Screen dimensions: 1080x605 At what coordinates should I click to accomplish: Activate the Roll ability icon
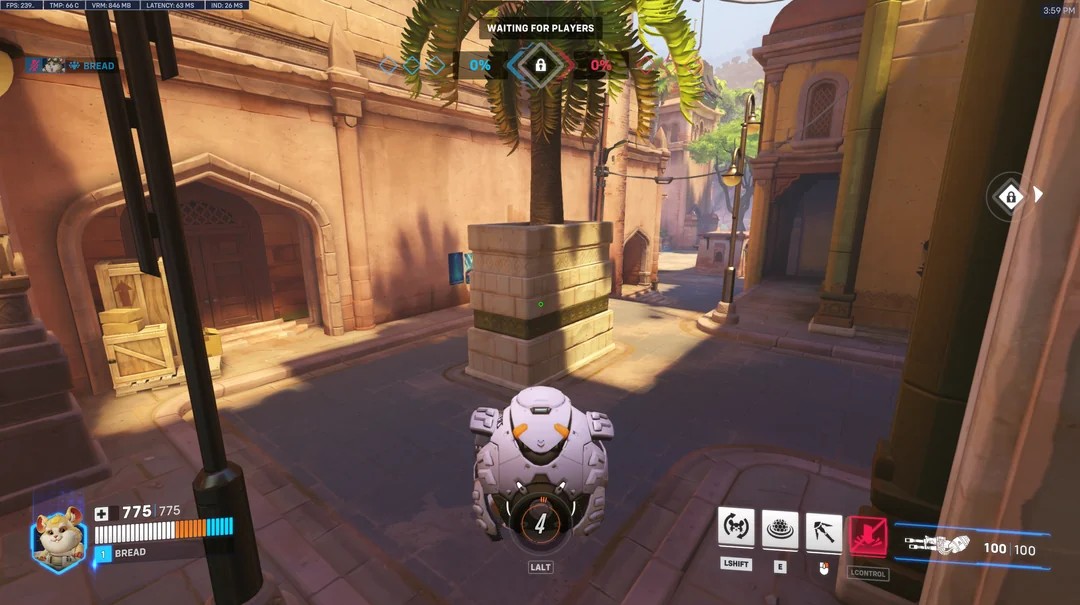click(x=736, y=528)
